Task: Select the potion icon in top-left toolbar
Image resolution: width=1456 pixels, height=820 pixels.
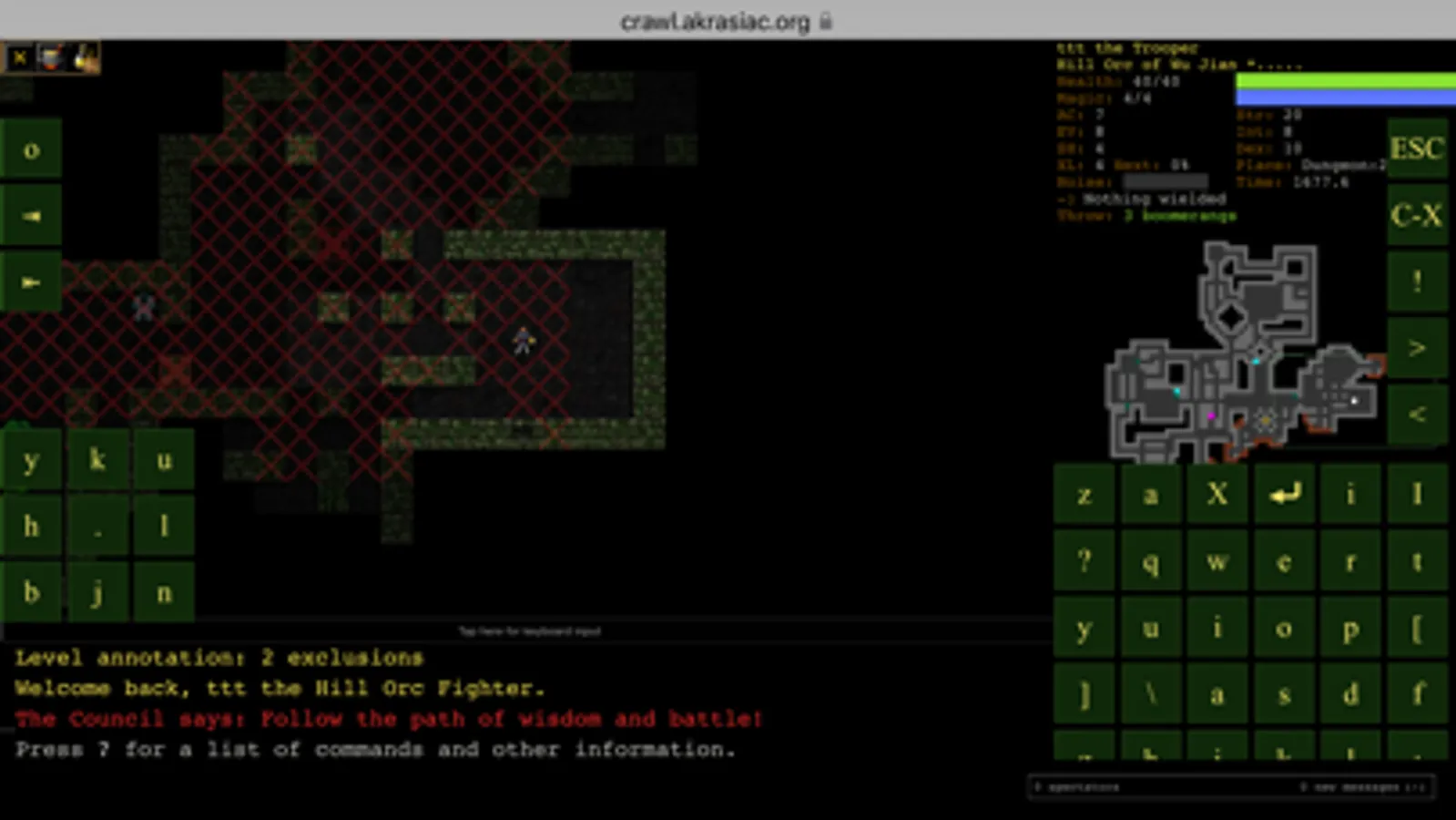Action: 51,57
